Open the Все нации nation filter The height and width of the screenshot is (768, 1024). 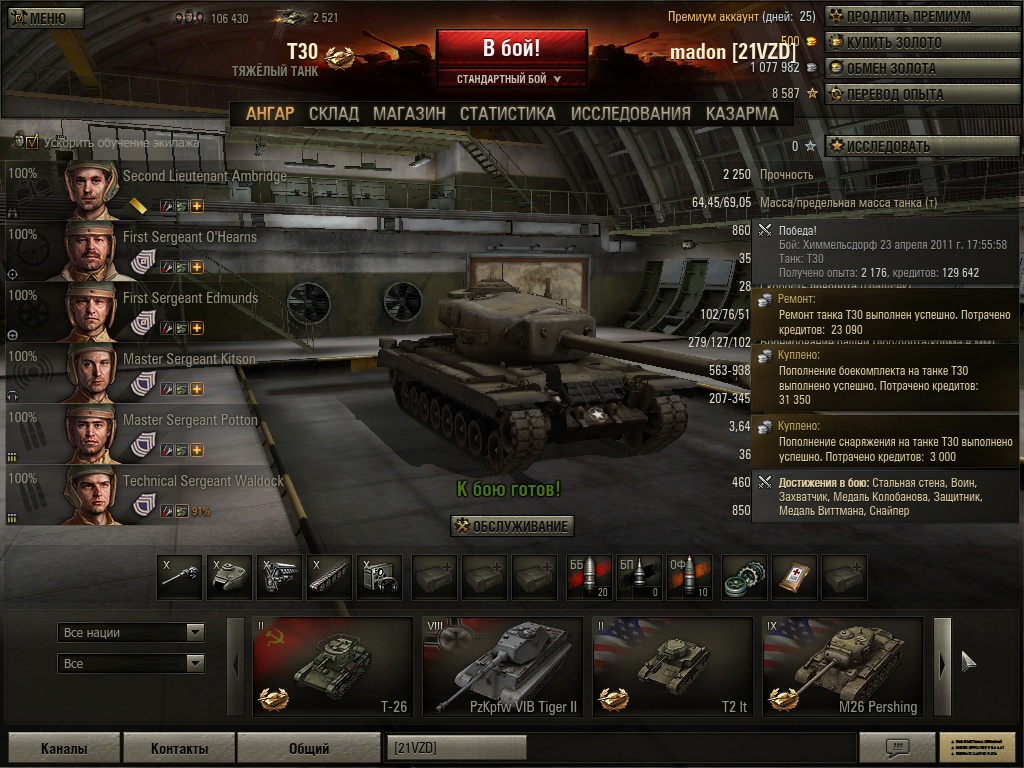point(132,632)
